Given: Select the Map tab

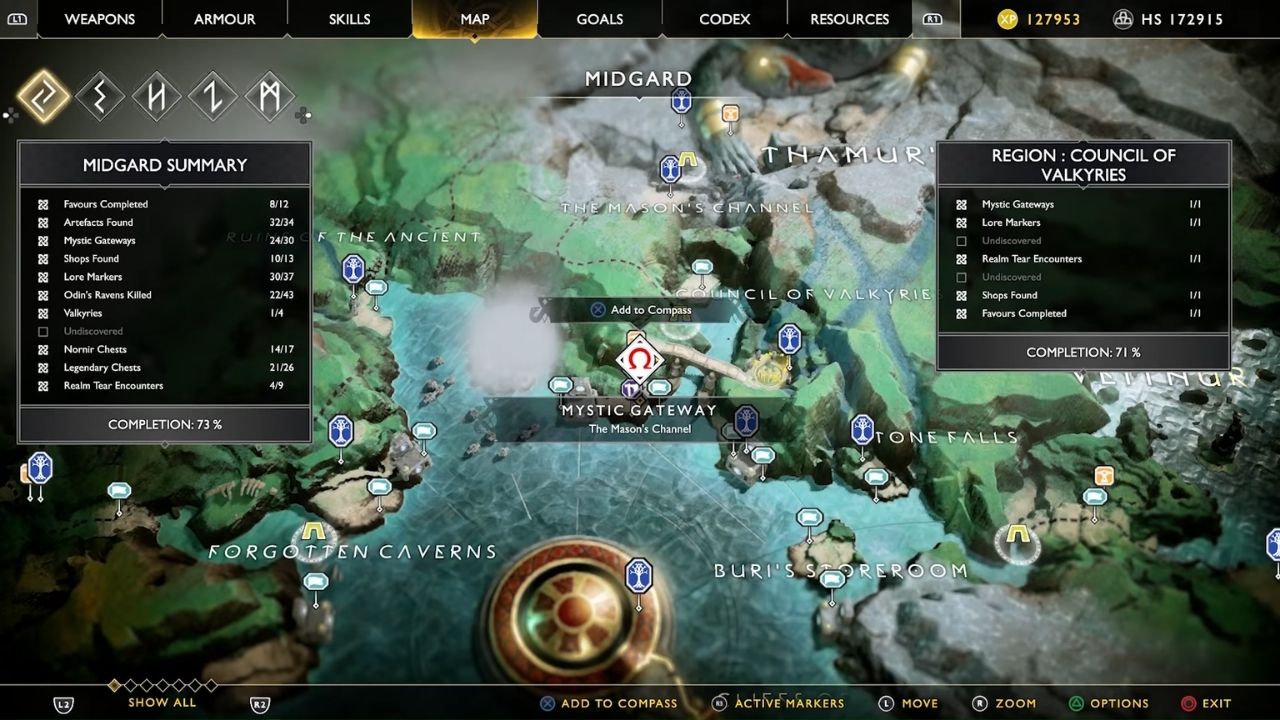Looking at the screenshot, I should (475, 19).
